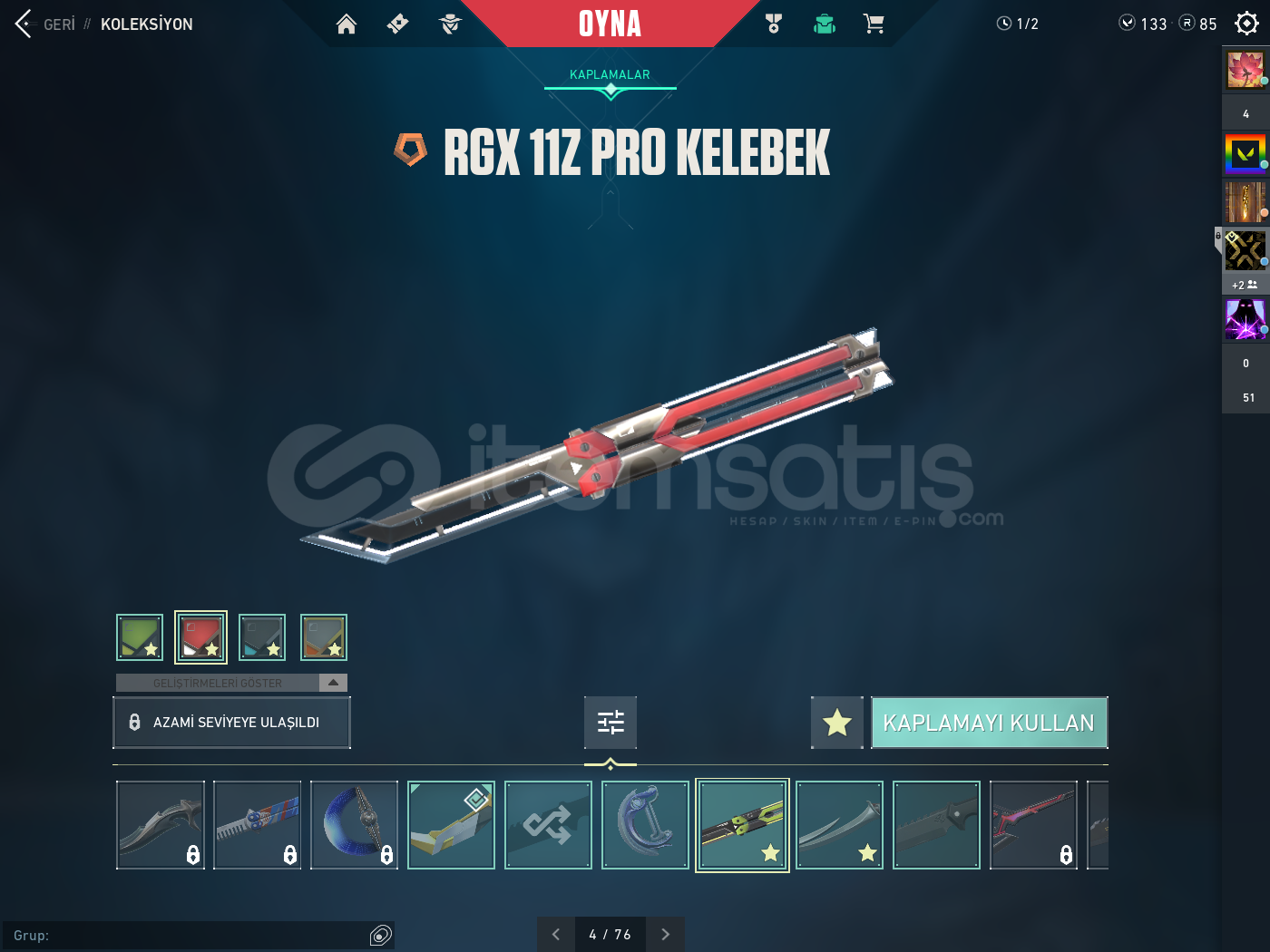Favorite the RGX 11Z Pro Kelebek skin
1270x952 pixels.
[836, 723]
